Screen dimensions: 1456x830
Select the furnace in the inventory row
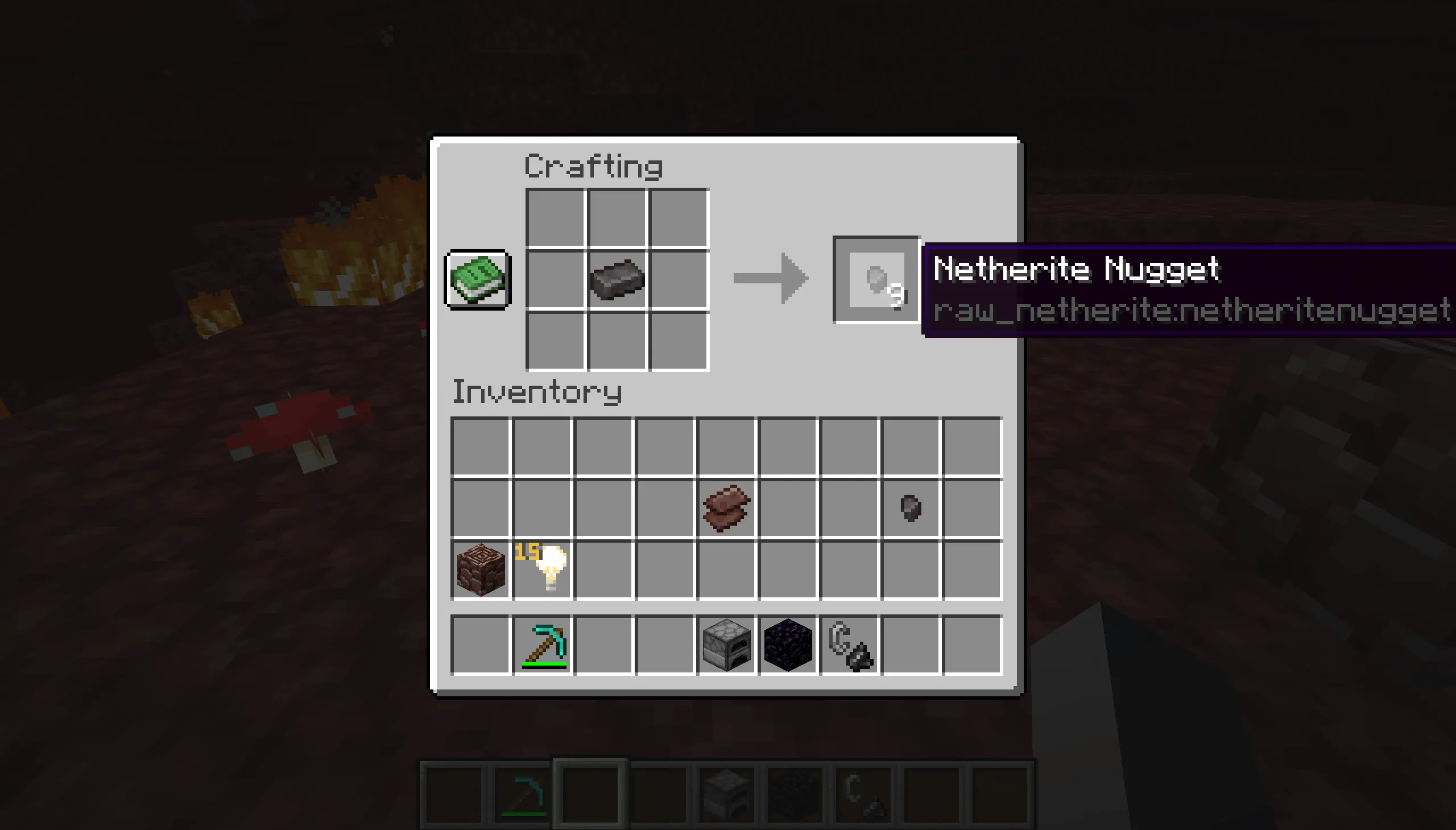pos(725,643)
